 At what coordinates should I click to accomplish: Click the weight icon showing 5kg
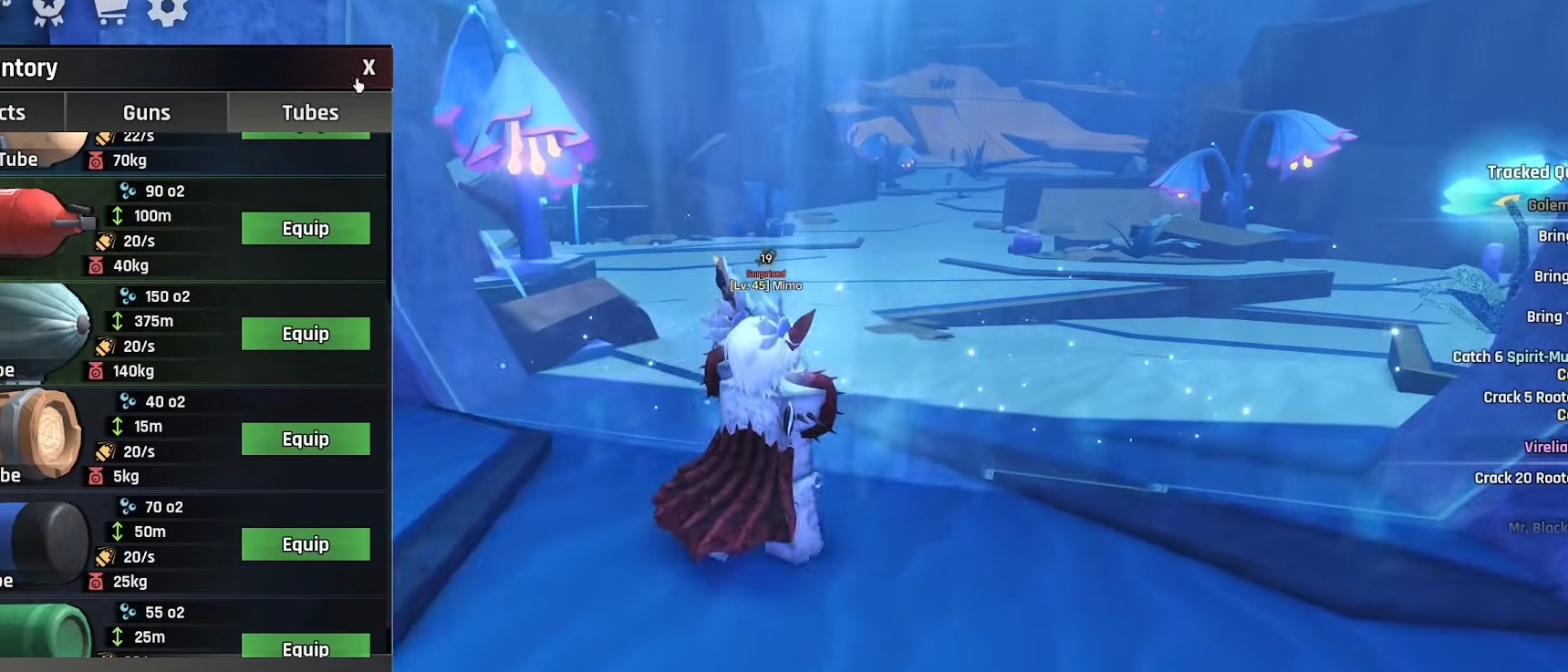click(98, 476)
